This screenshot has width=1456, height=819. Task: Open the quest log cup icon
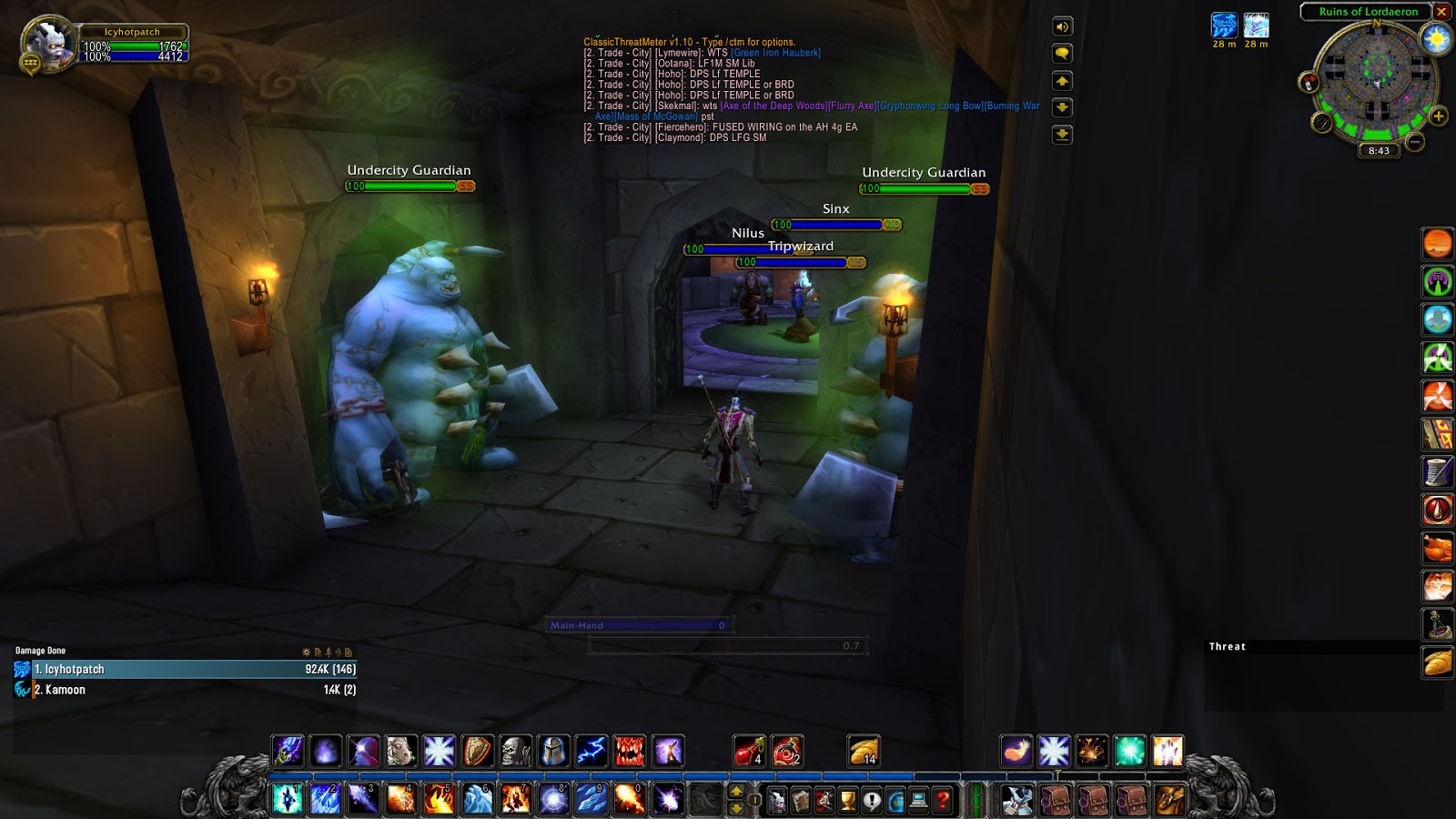click(847, 800)
